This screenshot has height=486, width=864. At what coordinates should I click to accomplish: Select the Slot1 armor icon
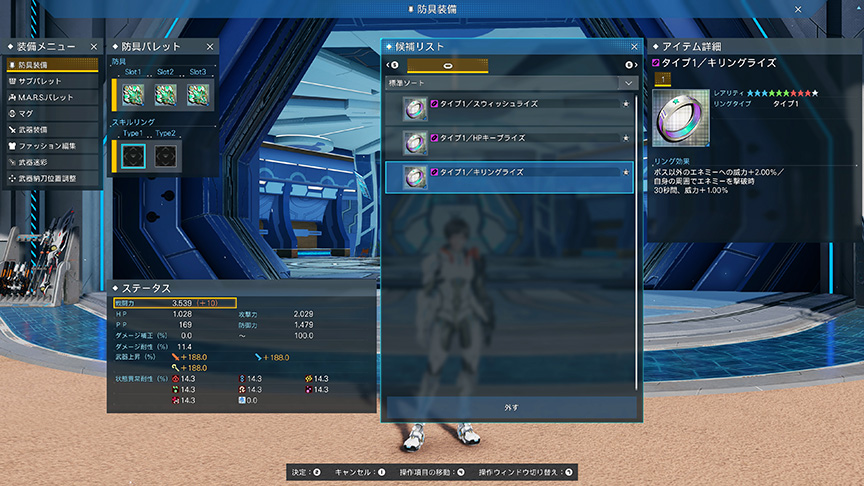click(133, 94)
